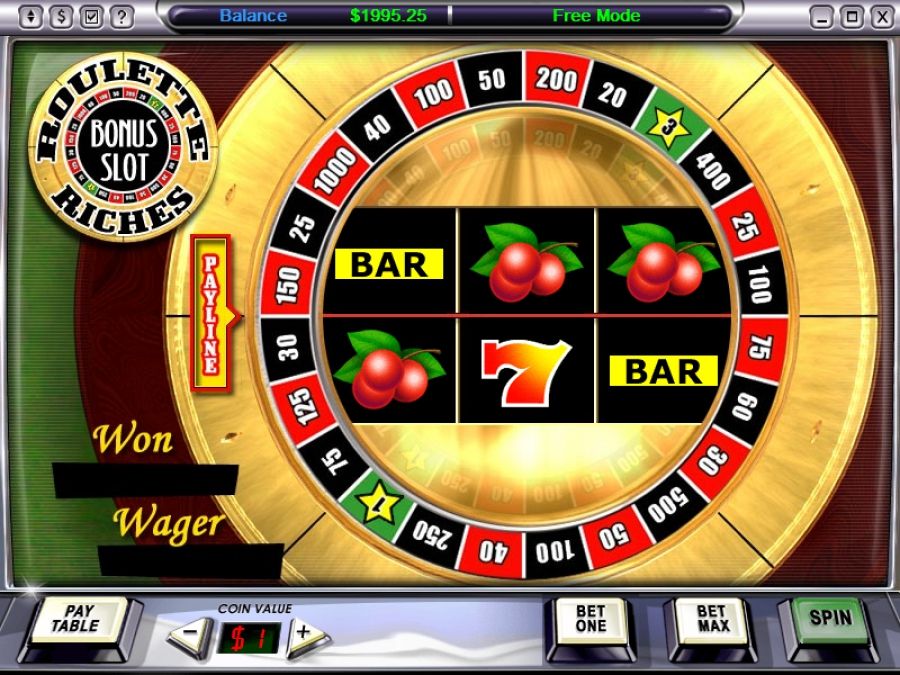Image resolution: width=900 pixels, height=675 pixels.
Task: Open the checkbox options icon
Action: pos(92,16)
